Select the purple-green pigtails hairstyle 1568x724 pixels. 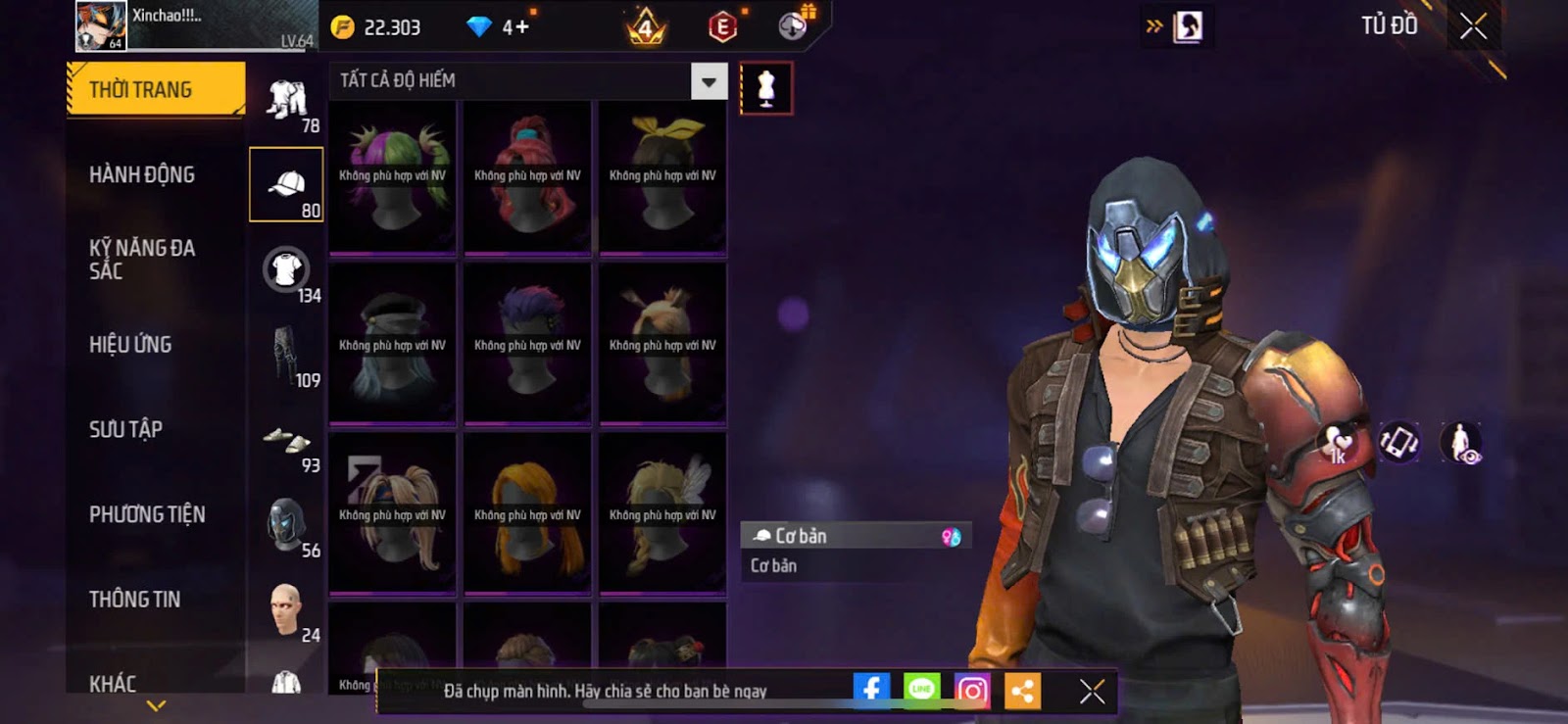[392, 176]
